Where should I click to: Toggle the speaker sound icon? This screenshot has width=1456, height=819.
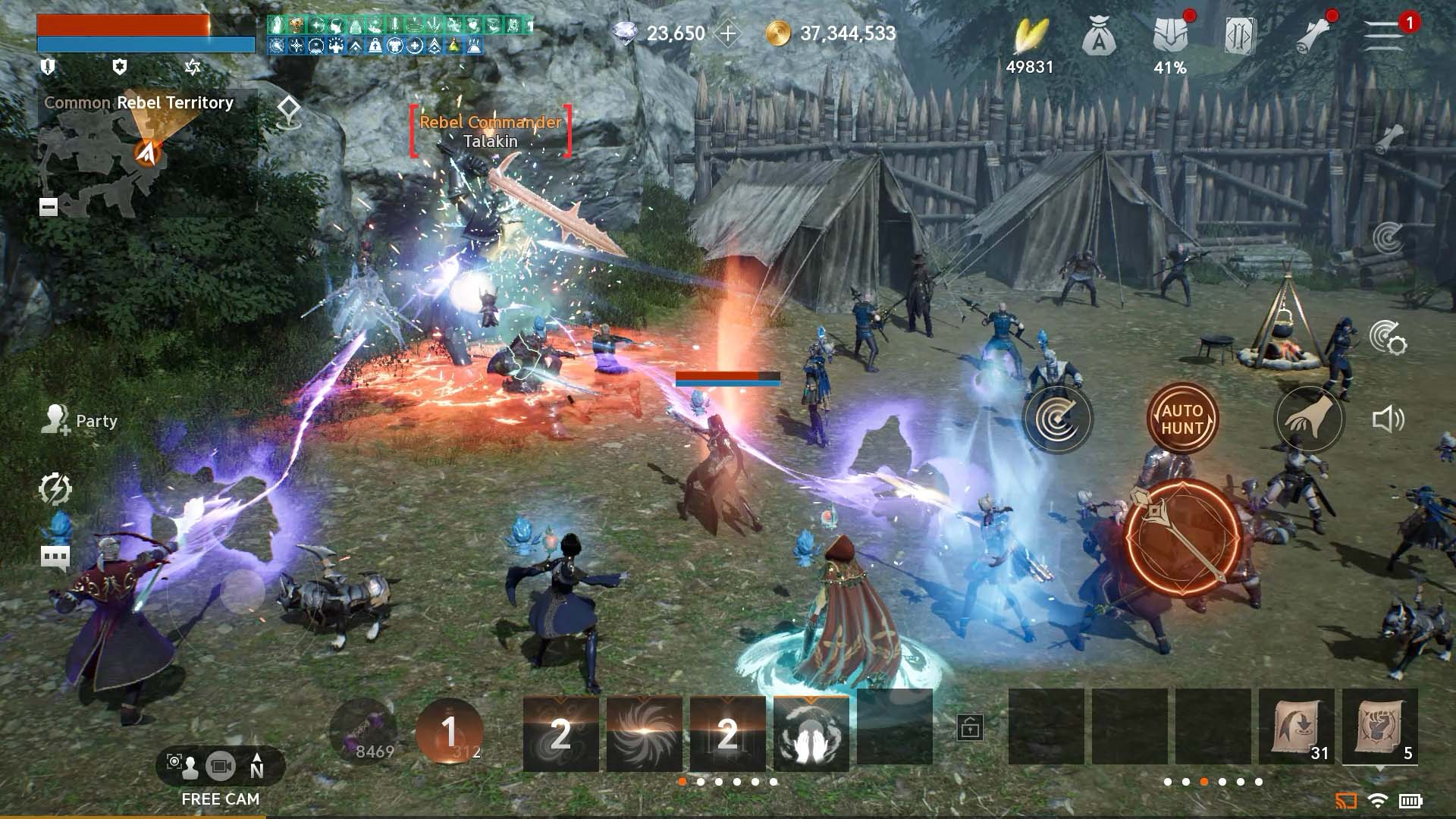point(1387,419)
